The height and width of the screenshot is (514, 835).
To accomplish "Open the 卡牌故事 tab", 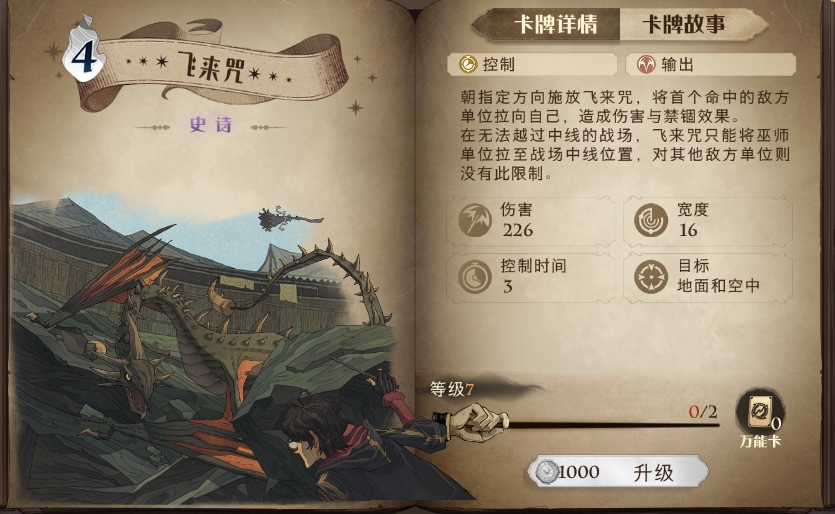I will (x=683, y=25).
